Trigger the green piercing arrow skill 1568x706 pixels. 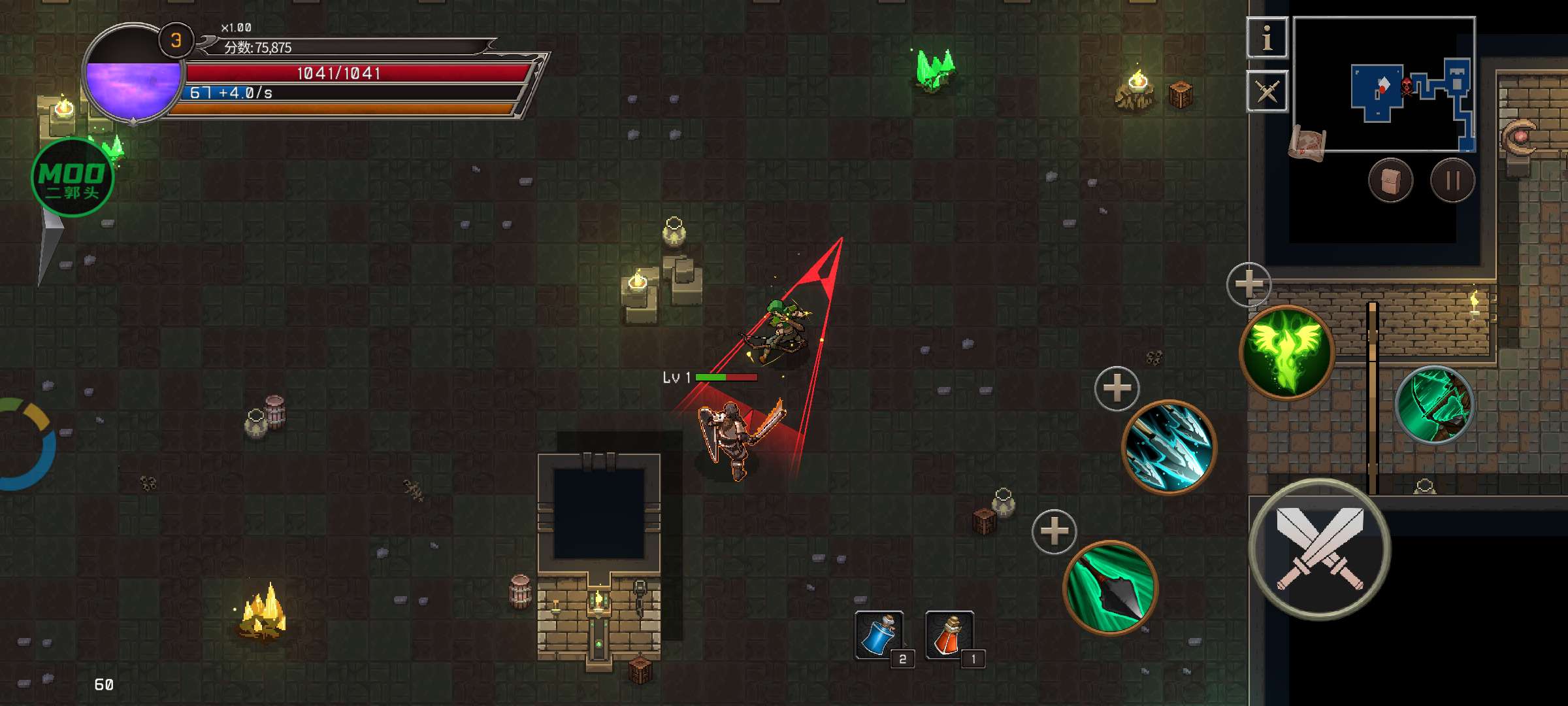(x=1110, y=588)
